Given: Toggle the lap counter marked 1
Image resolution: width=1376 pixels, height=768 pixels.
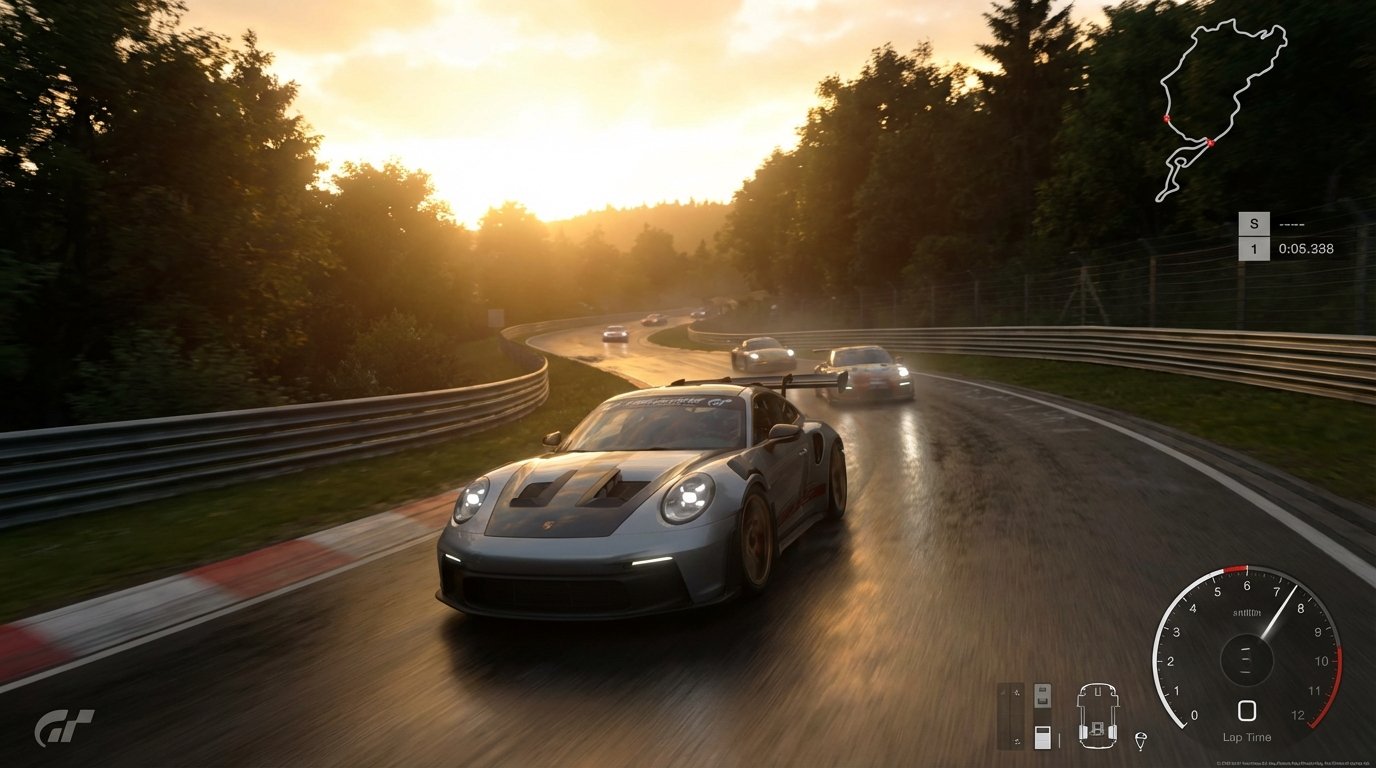Looking at the screenshot, I should point(1254,248).
